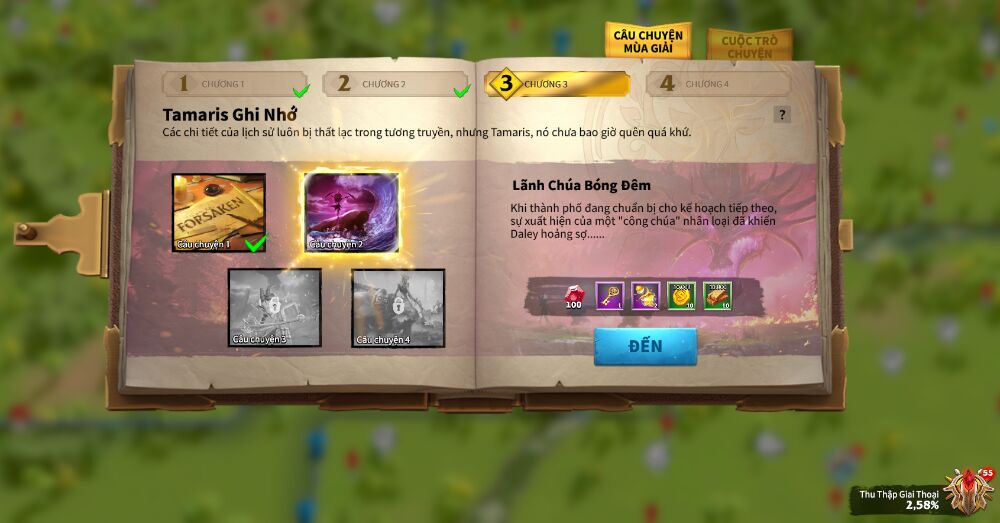This screenshot has width=1000, height=523.
Task: View the purple key reward icon
Action: 609,295
